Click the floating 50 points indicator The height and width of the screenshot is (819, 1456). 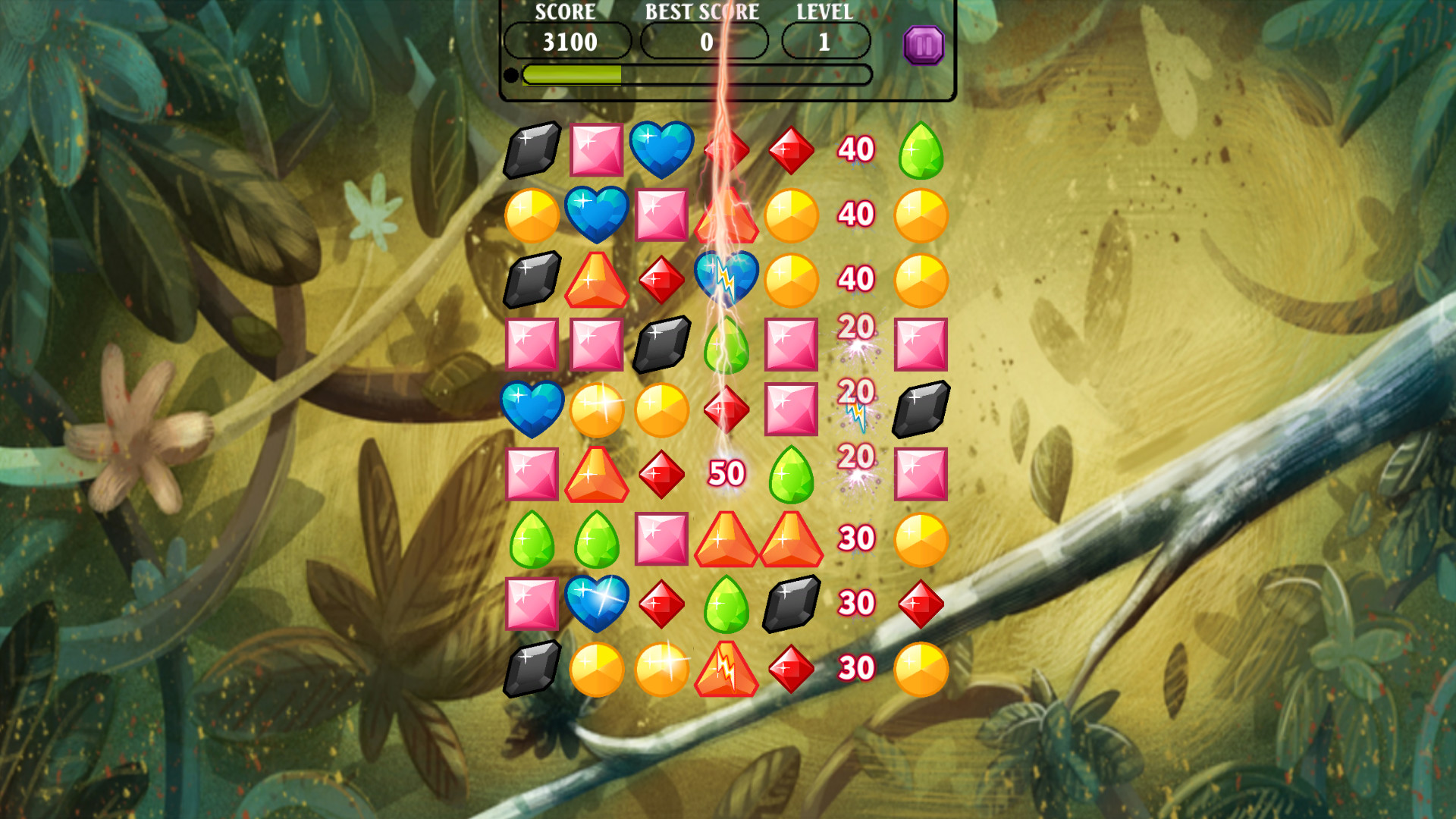[726, 475]
